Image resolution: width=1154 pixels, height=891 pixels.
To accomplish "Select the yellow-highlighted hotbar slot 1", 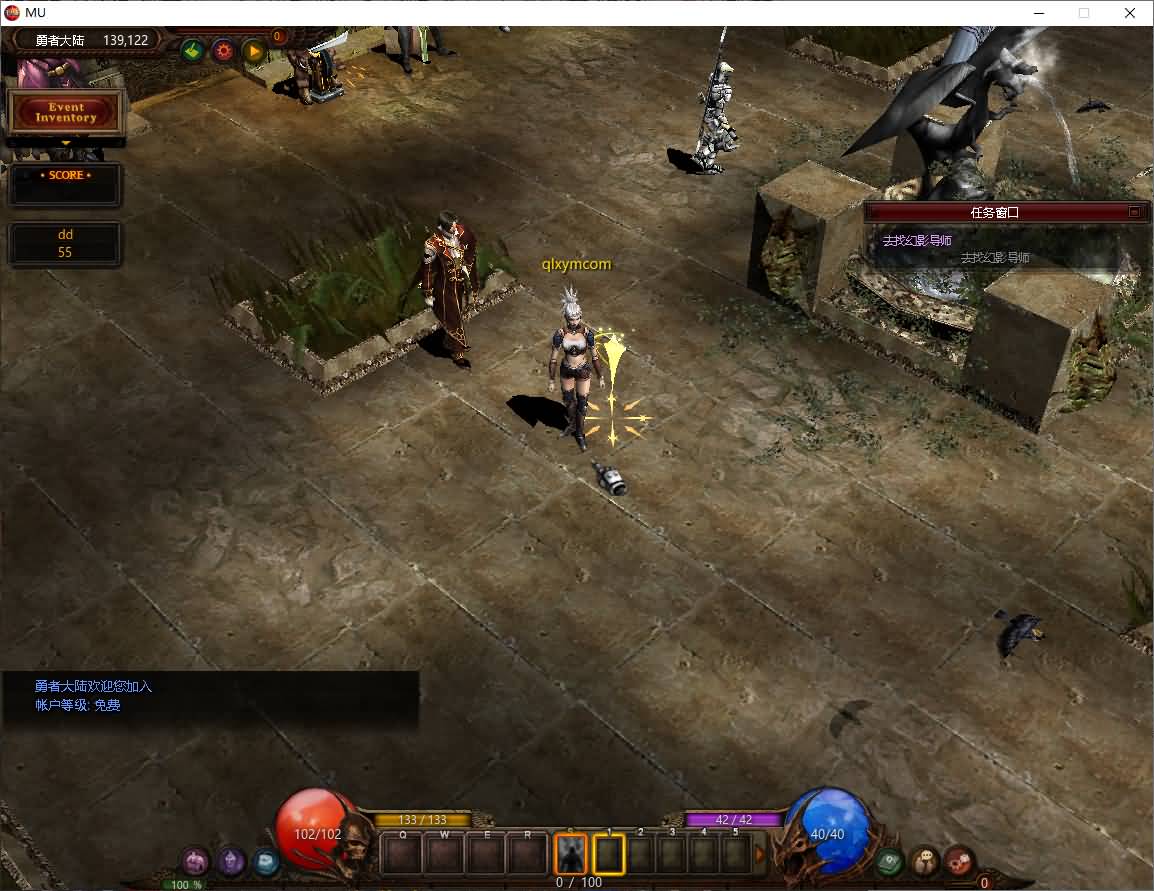I will pos(608,854).
